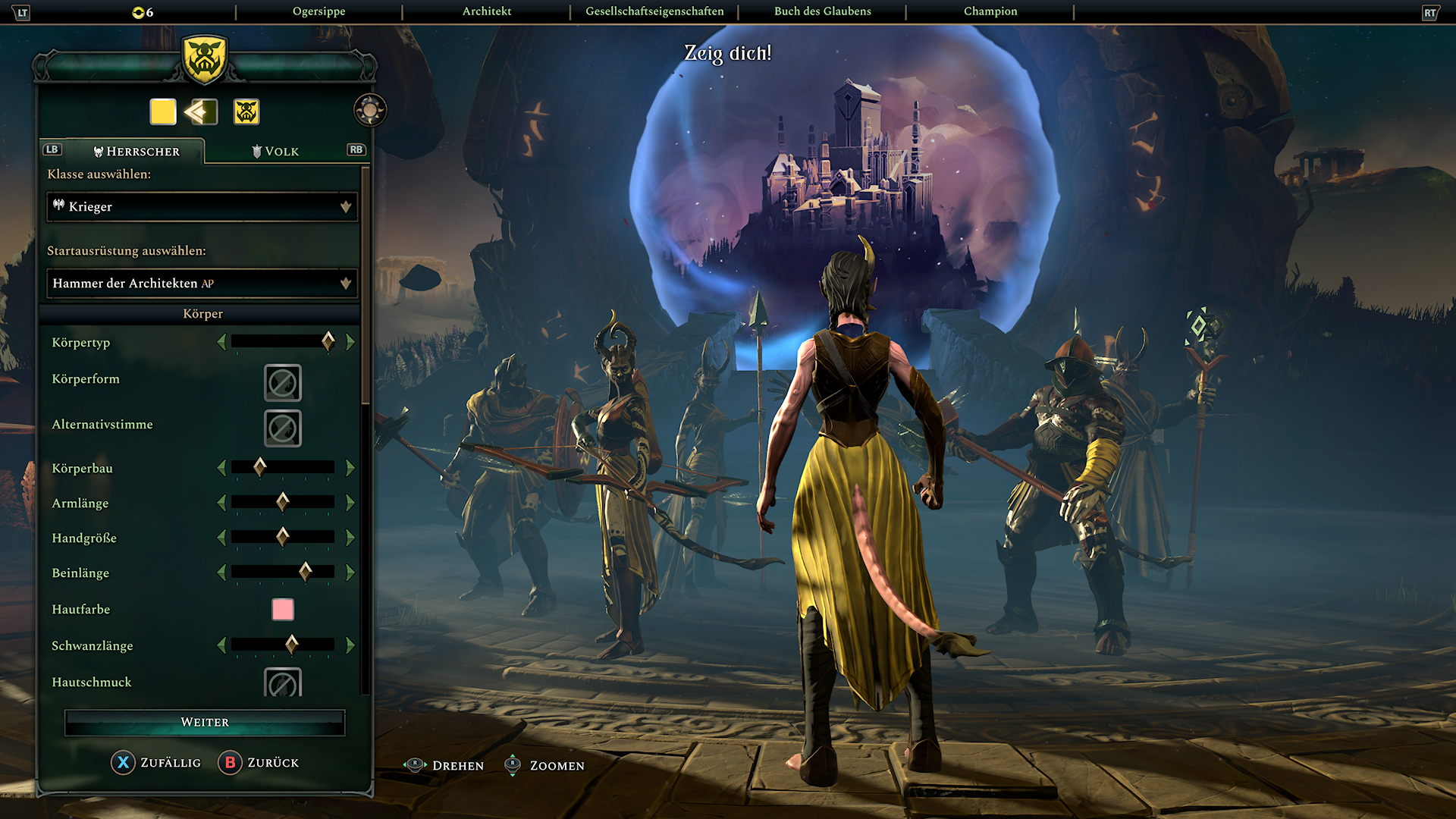Select the boar crest emblem icon
The width and height of the screenshot is (1456, 819).
(x=244, y=111)
